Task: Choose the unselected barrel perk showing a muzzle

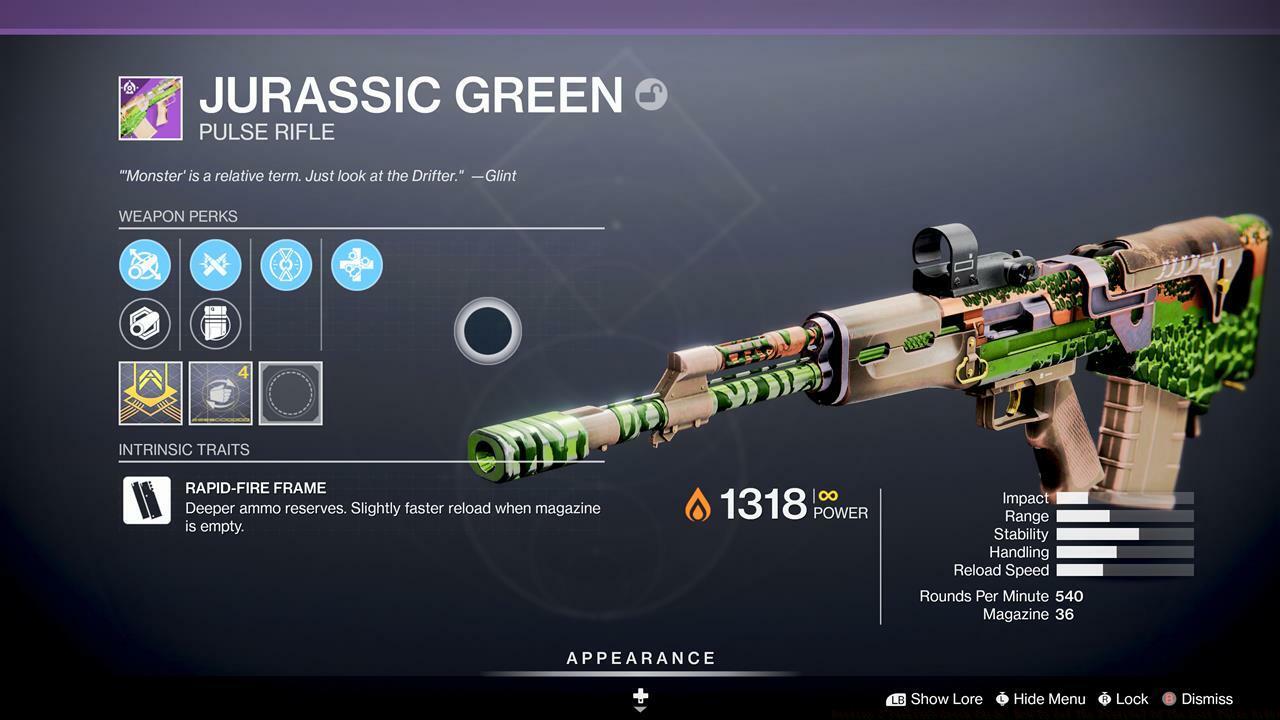Action: [x=145, y=324]
